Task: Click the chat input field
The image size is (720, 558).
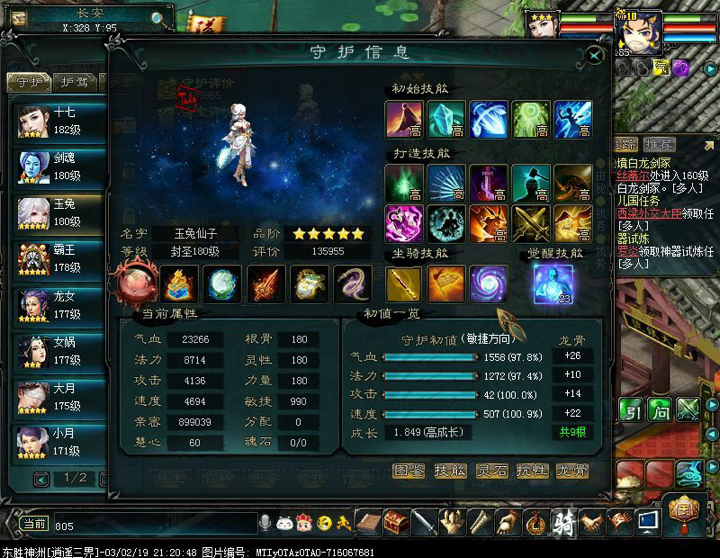Action: tap(150, 525)
